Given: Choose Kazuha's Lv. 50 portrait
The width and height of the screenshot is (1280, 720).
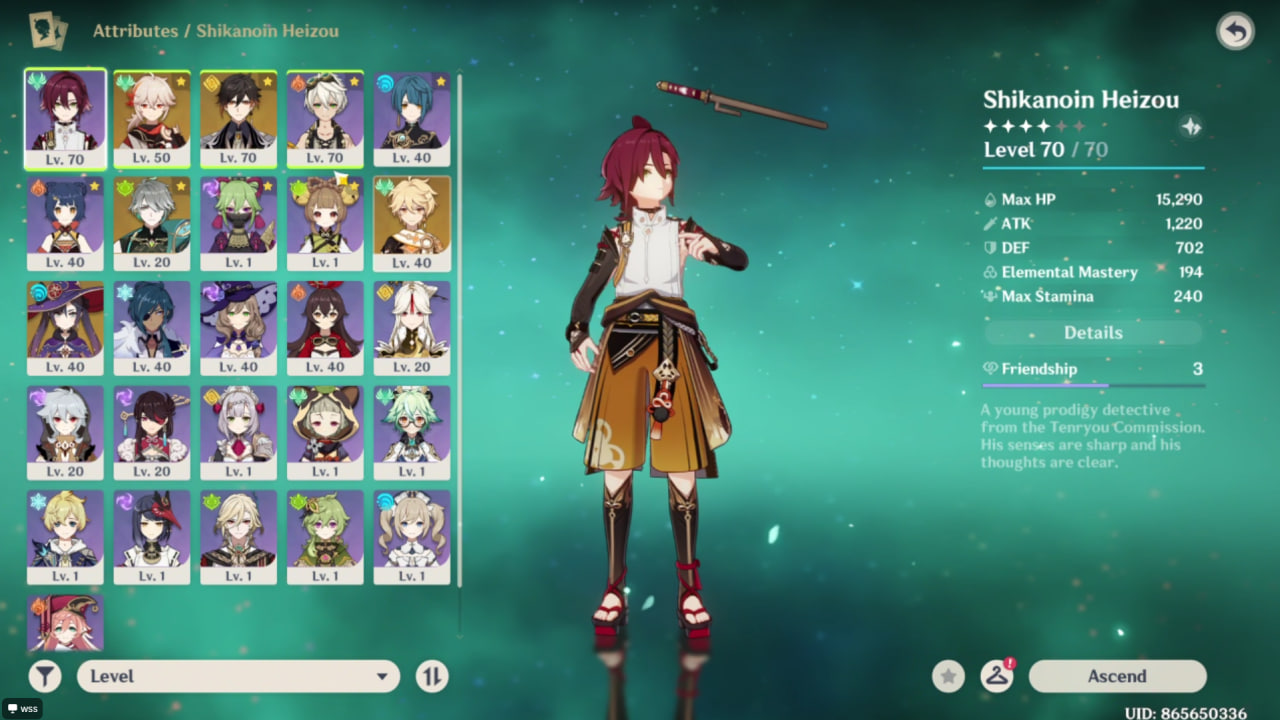Looking at the screenshot, I should 152,118.
